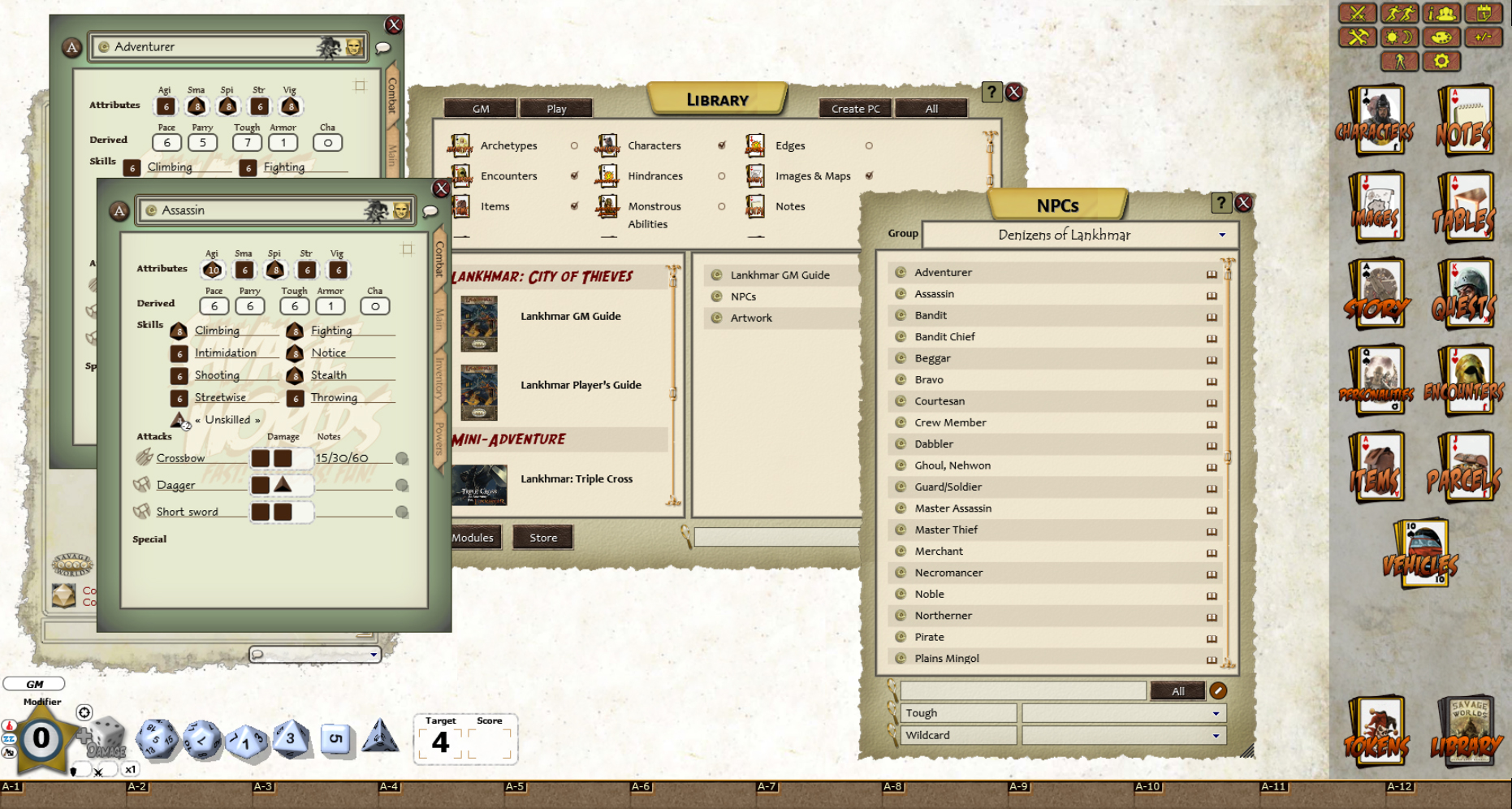This screenshot has height=809, width=1512.
Task: Open the Store from the Library window
Action: tap(542, 537)
